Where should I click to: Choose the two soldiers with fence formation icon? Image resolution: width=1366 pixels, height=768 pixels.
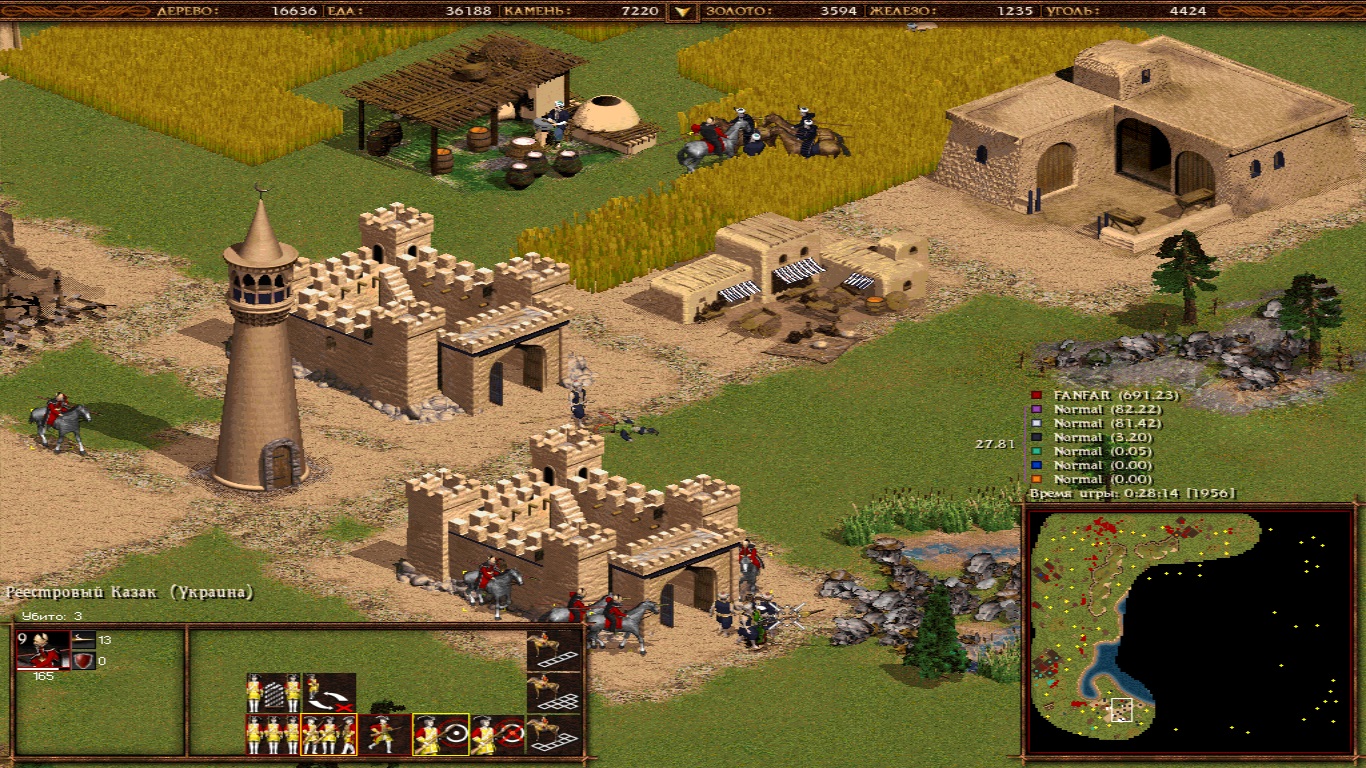[274, 691]
